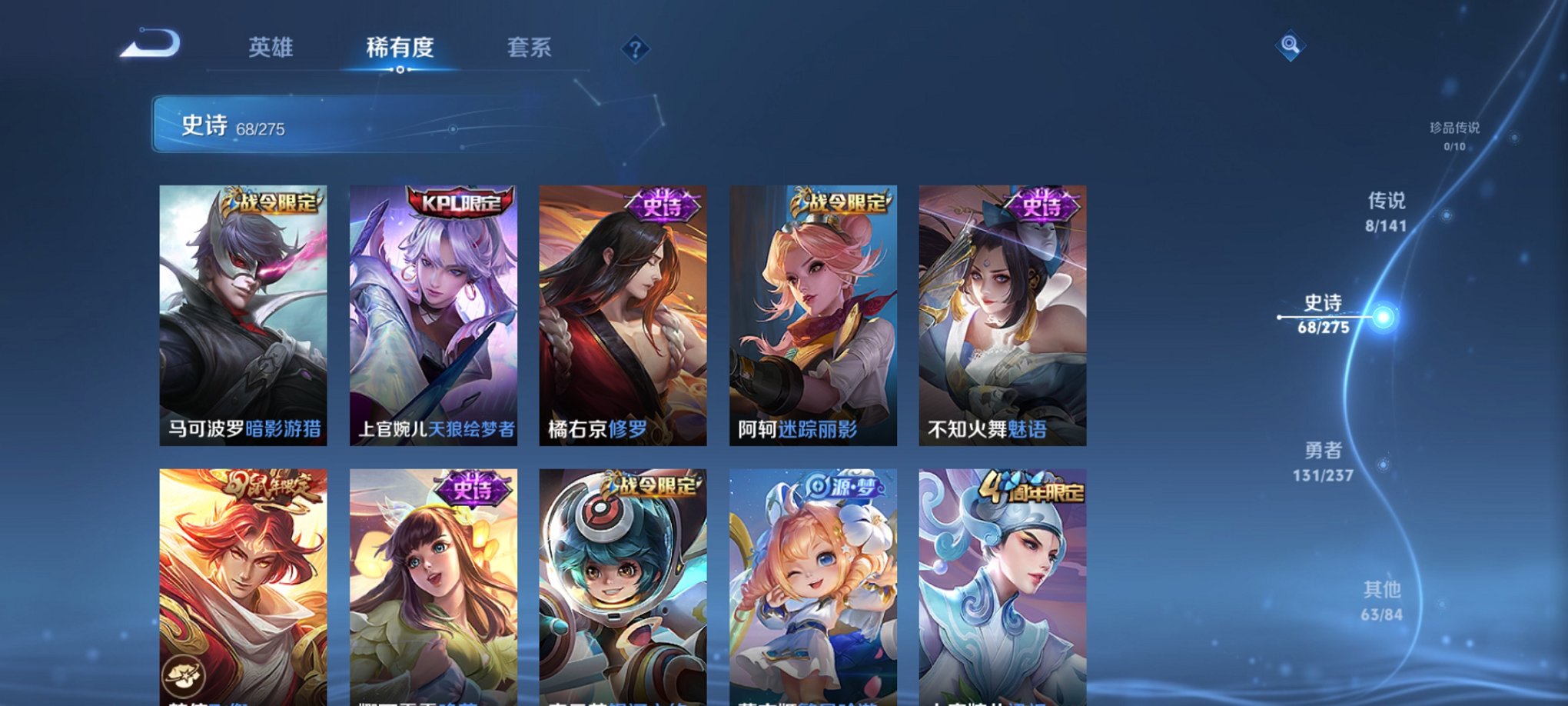The height and width of the screenshot is (706, 1568).
Task: Click the 史诗 68/275 header banner
Action: coord(307,128)
